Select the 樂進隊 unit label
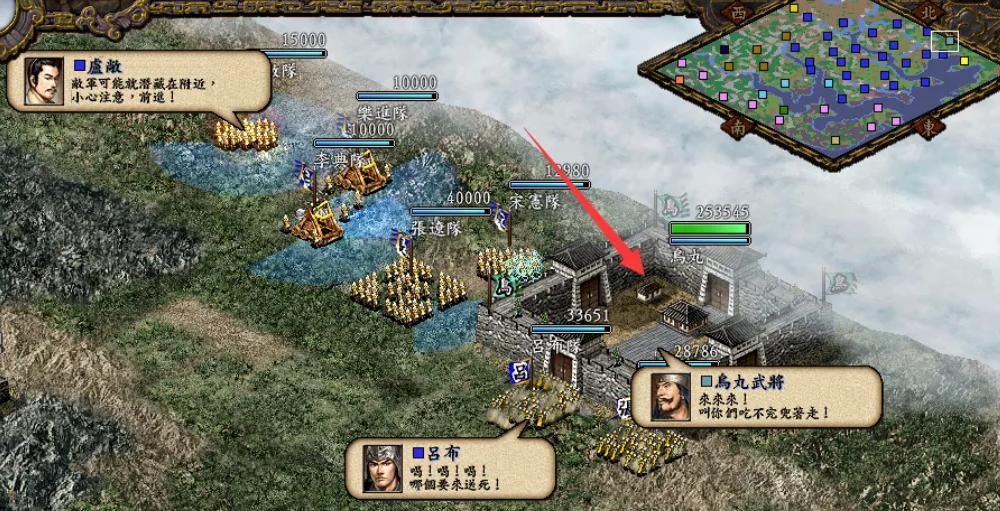This screenshot has width=1000, height=511. pyautogui.click(x=384, y=112)
